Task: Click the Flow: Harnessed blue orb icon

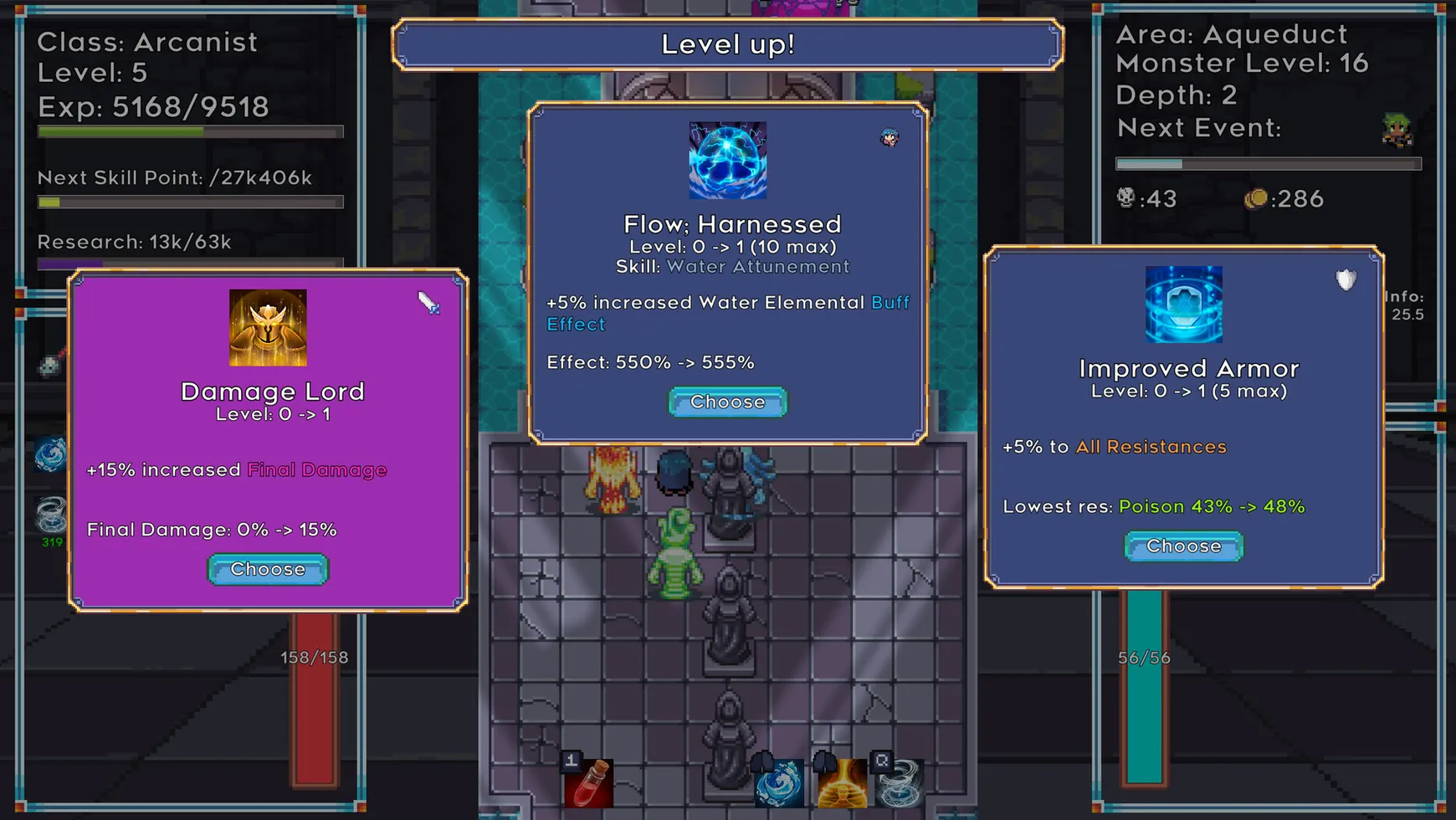Action: pyautogui.click(x=727, y=161)
